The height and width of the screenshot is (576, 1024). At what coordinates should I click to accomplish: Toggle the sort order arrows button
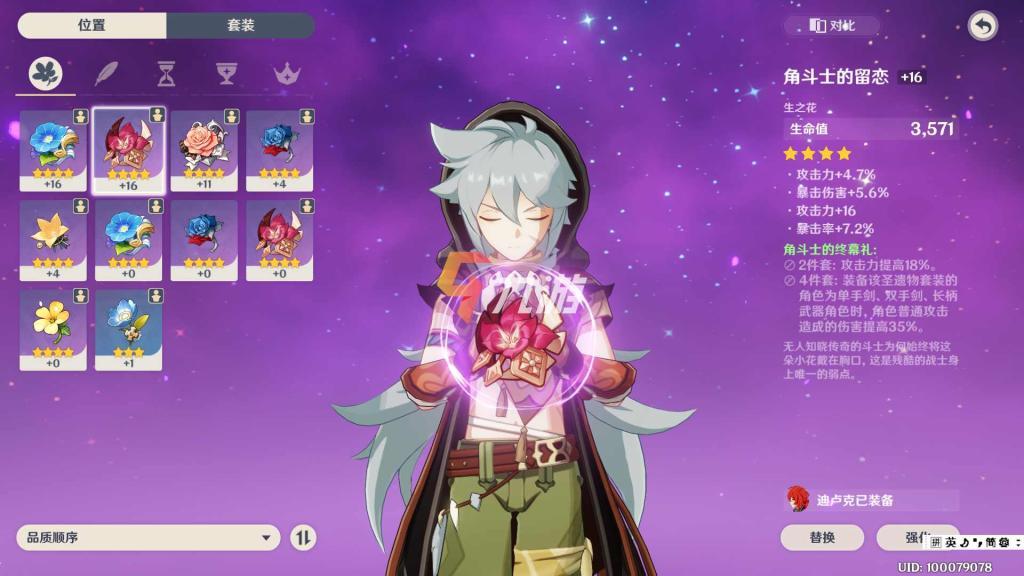click(303, 538)
